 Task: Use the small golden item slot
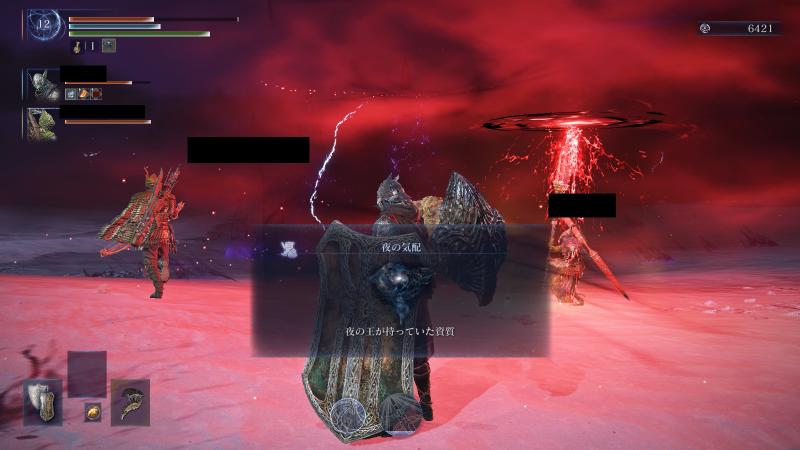[x=92, y=412]
